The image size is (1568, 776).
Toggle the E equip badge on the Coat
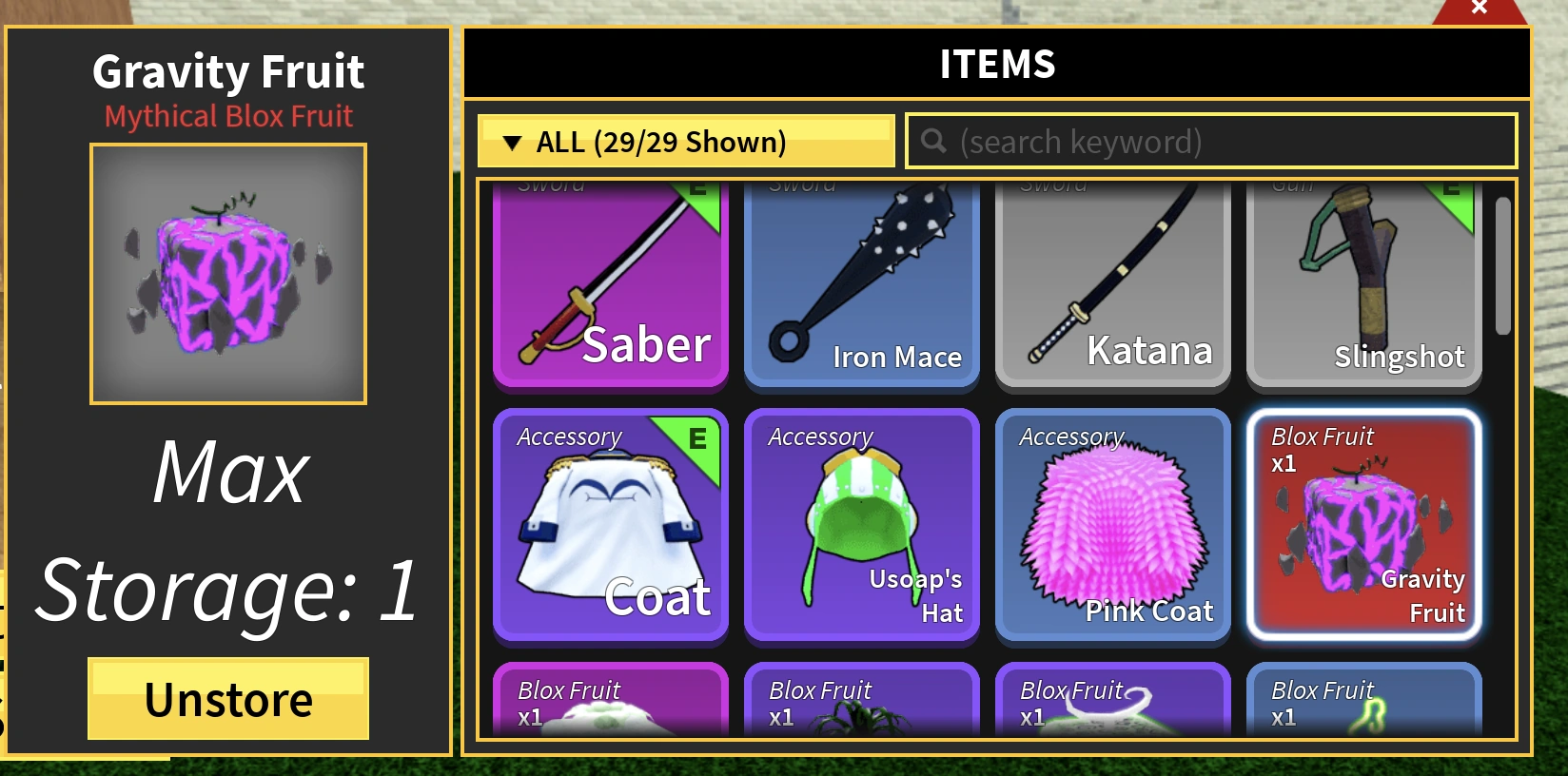coord(697,439)
